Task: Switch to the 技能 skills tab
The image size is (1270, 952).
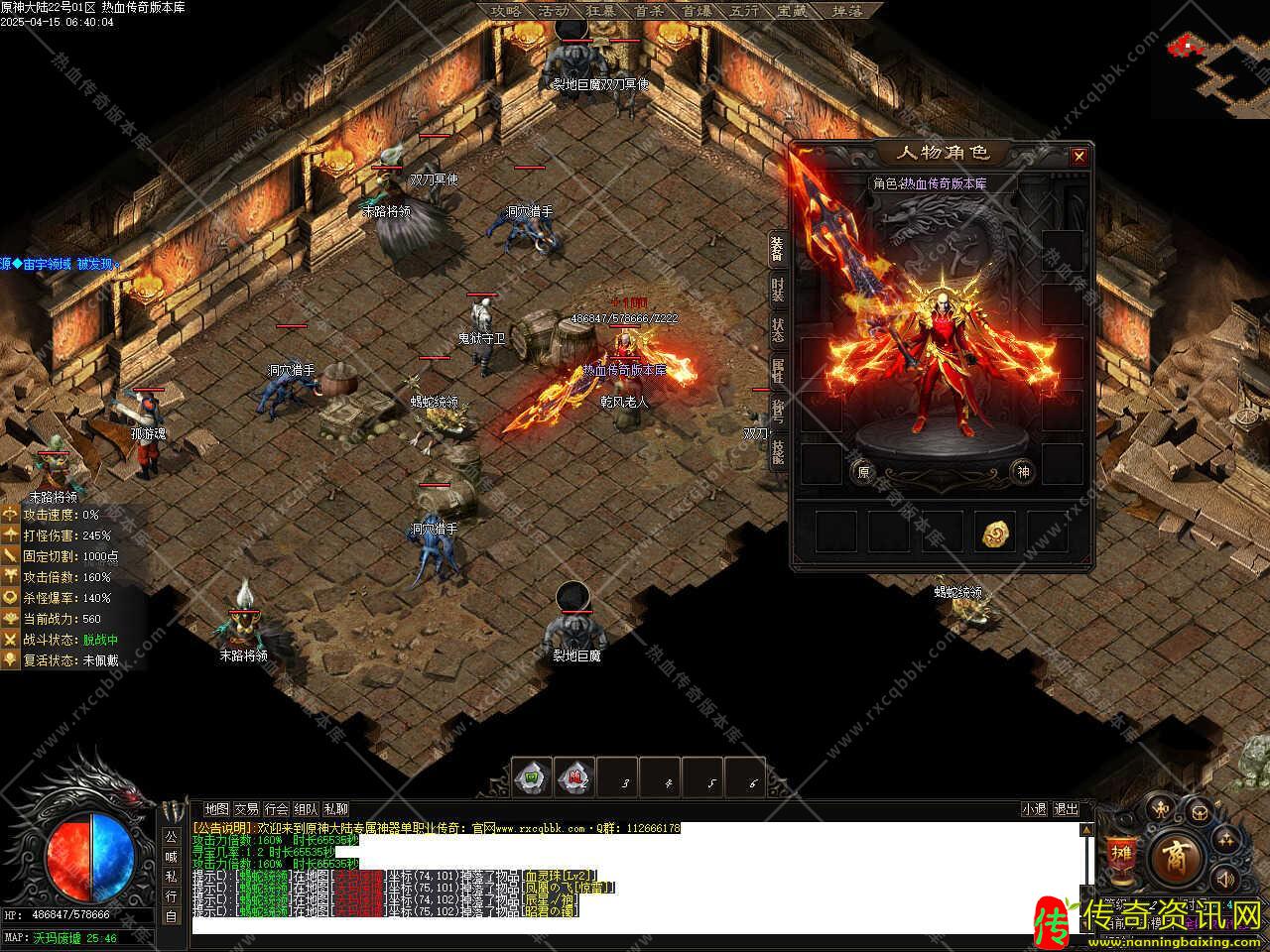Action: [x=778, y=452]
